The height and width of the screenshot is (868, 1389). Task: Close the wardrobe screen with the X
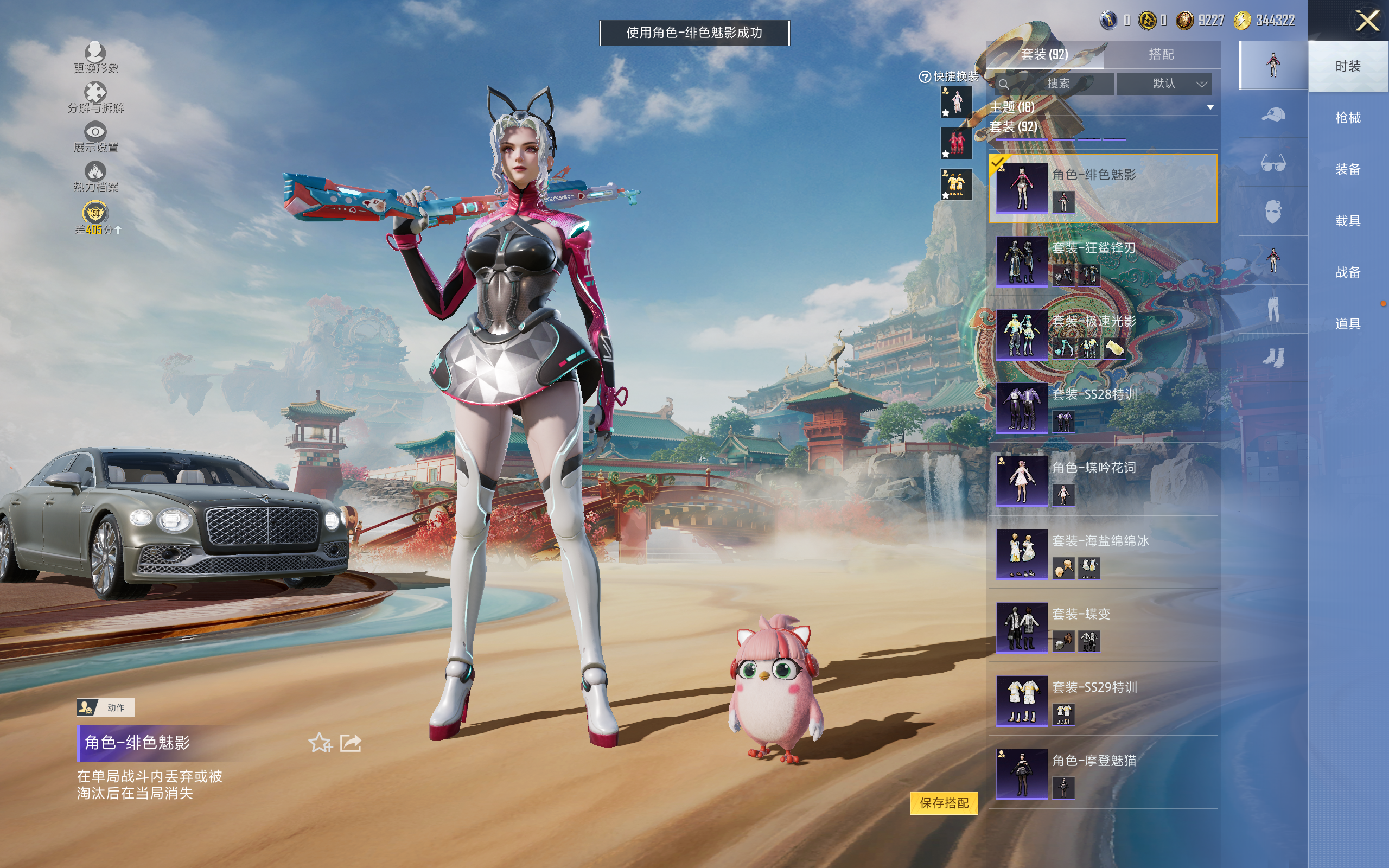1367,21
